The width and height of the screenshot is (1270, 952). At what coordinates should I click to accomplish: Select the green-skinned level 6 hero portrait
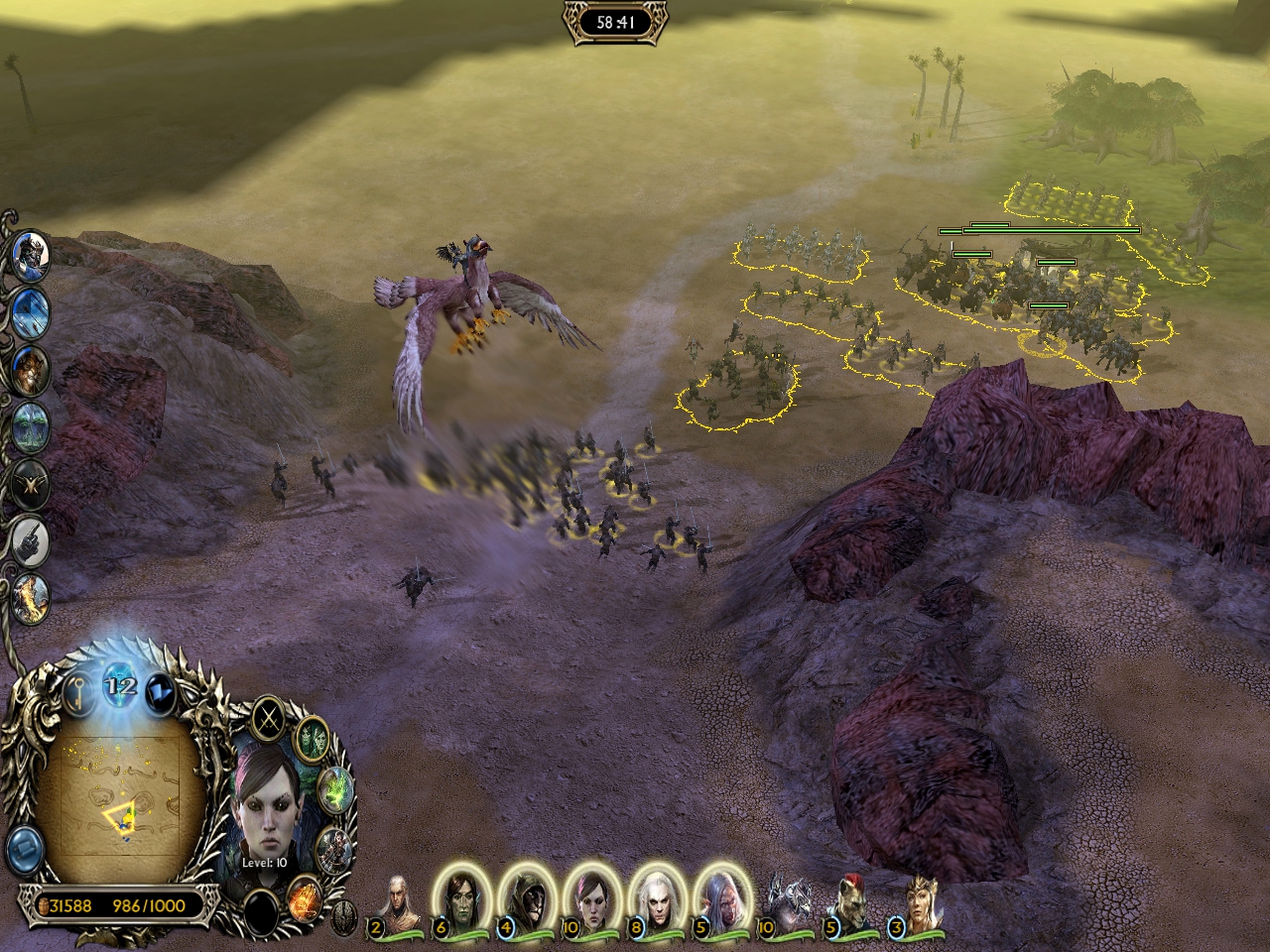pos(460,900)
